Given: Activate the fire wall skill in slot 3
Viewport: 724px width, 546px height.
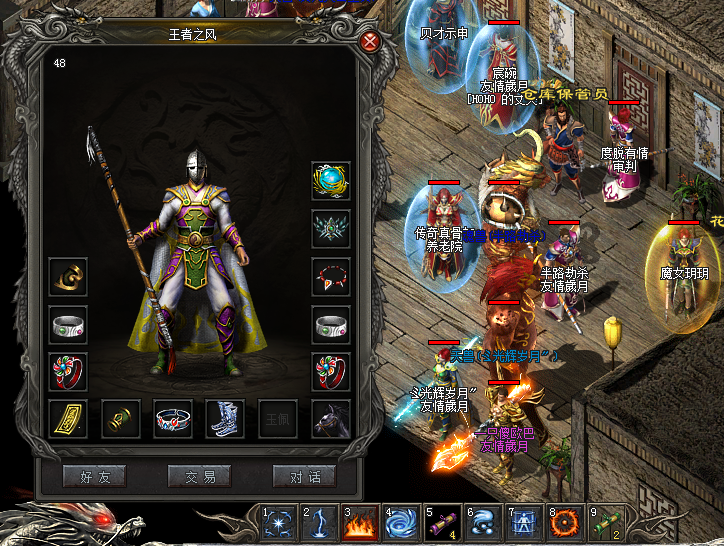Looking at the screenshot, I should point(360,523).
